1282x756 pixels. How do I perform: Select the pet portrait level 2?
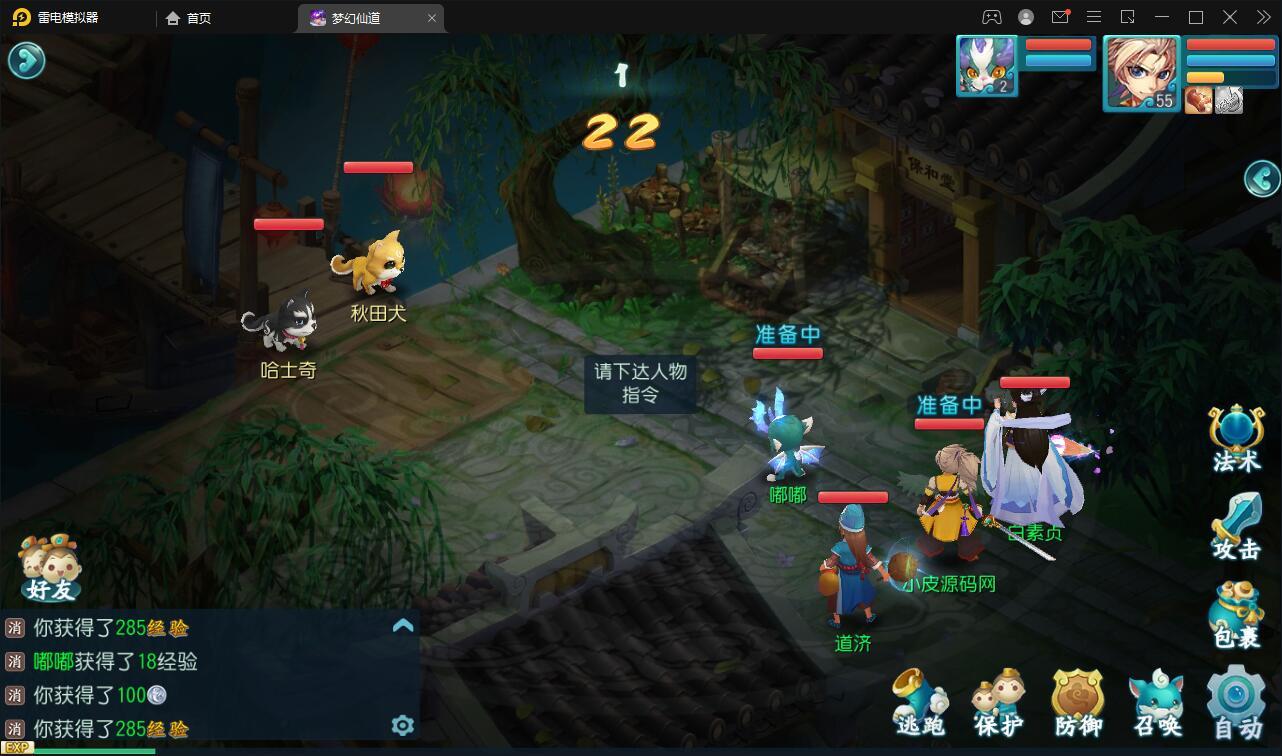click(x=987, y=66)
